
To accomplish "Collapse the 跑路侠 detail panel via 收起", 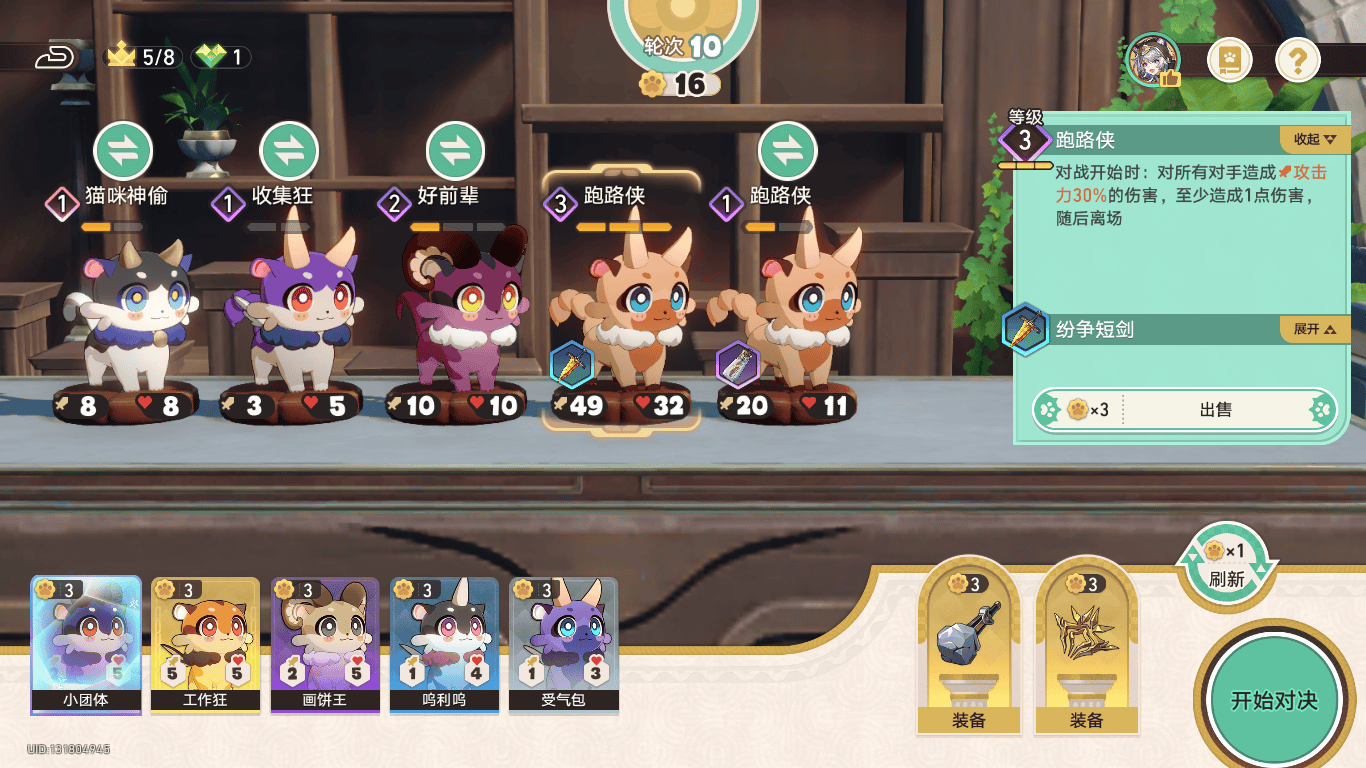I will [1314, 139].
